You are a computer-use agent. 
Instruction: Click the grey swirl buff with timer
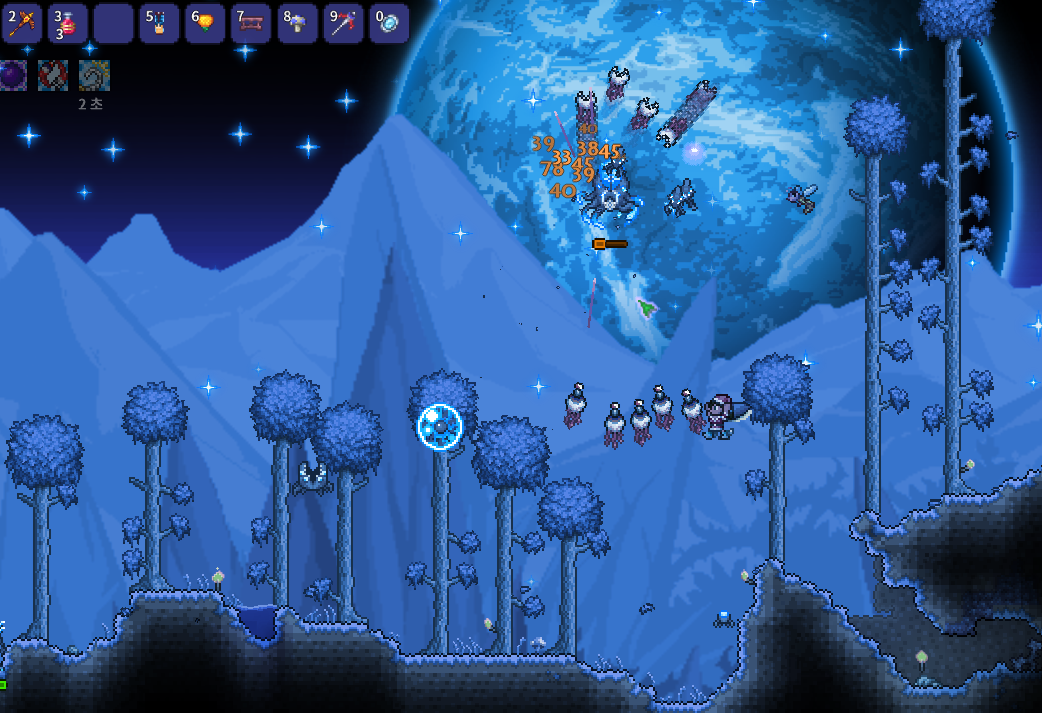click(94, 75)
